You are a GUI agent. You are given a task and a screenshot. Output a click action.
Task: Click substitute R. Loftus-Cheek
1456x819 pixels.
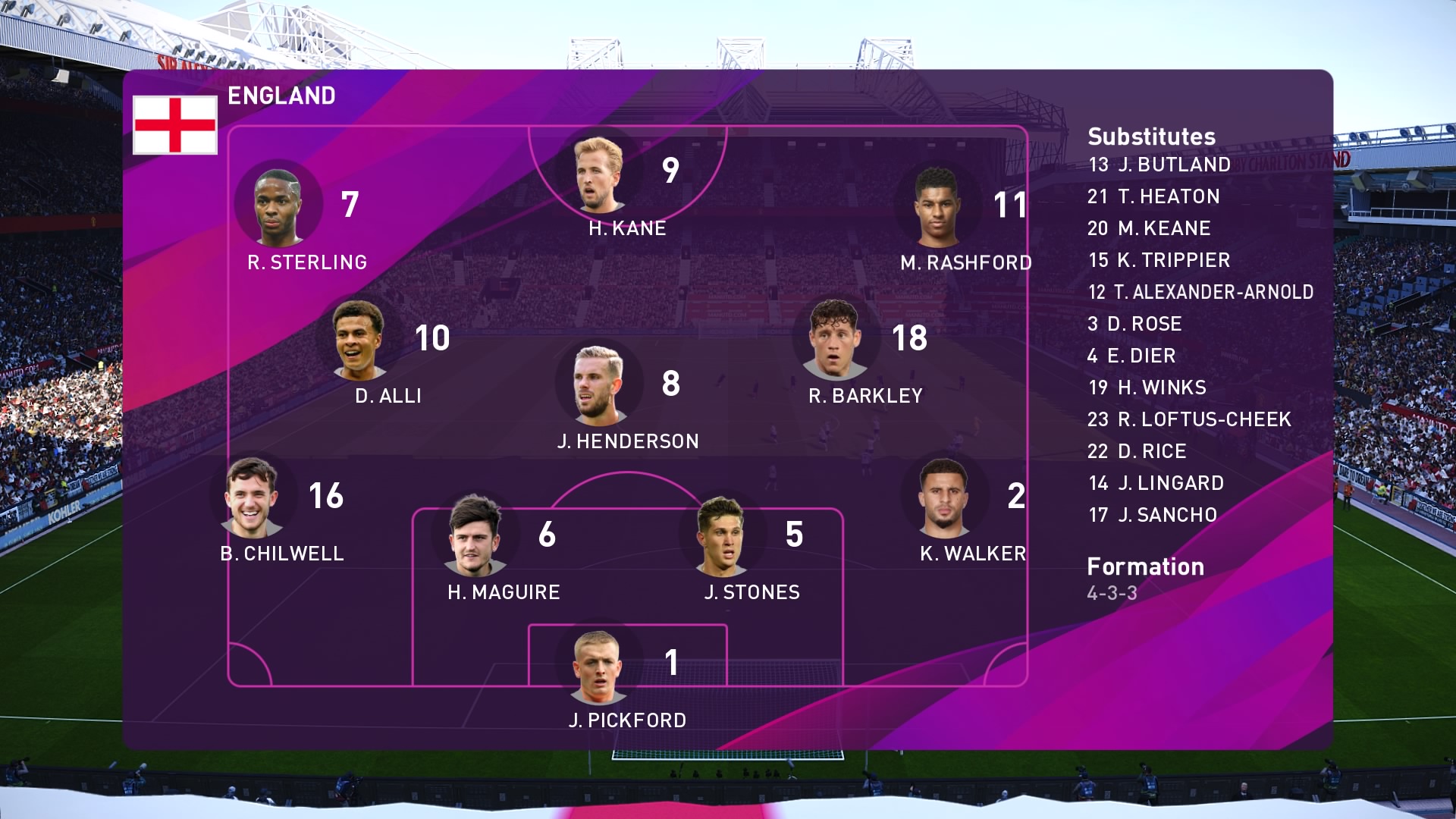coord(1189,419)
